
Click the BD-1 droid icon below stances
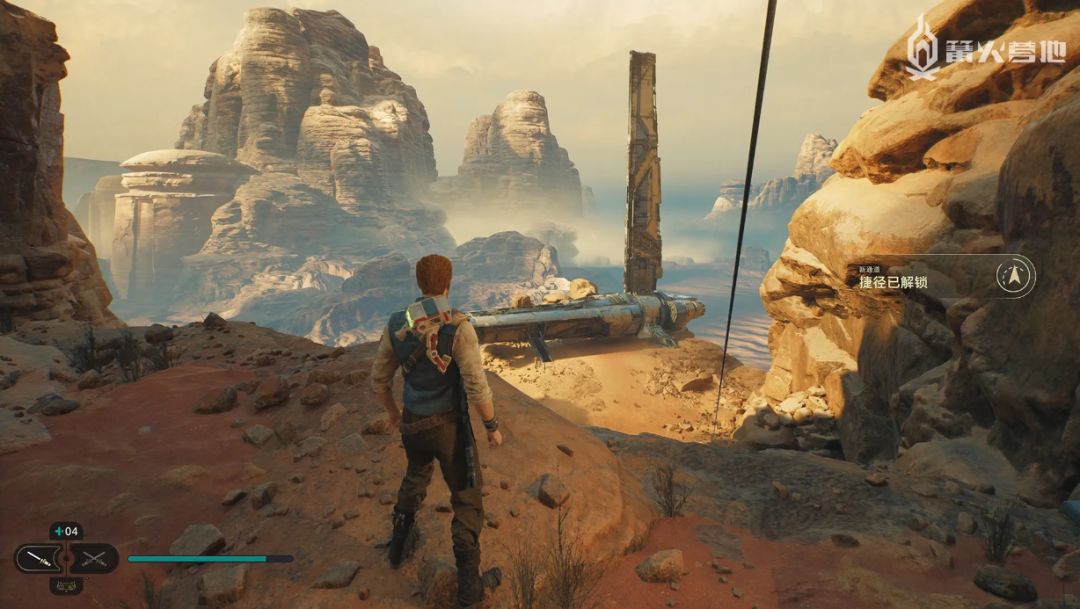(66, 586)
